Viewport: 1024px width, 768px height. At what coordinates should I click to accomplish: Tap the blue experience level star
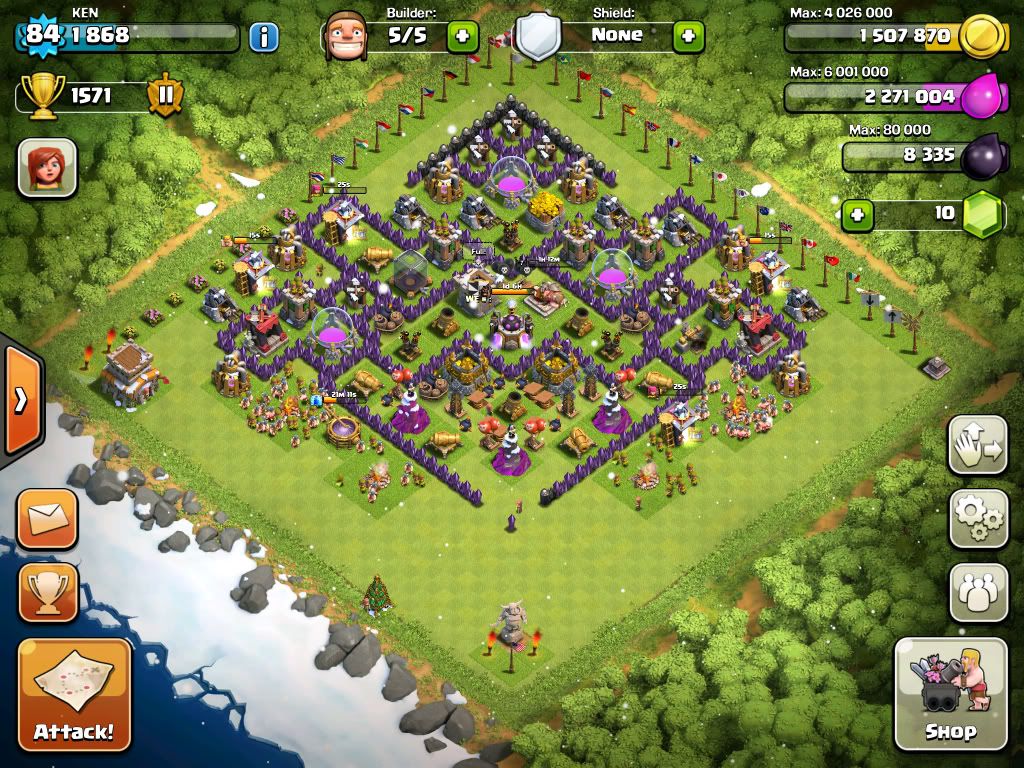[x=43, y=35]
